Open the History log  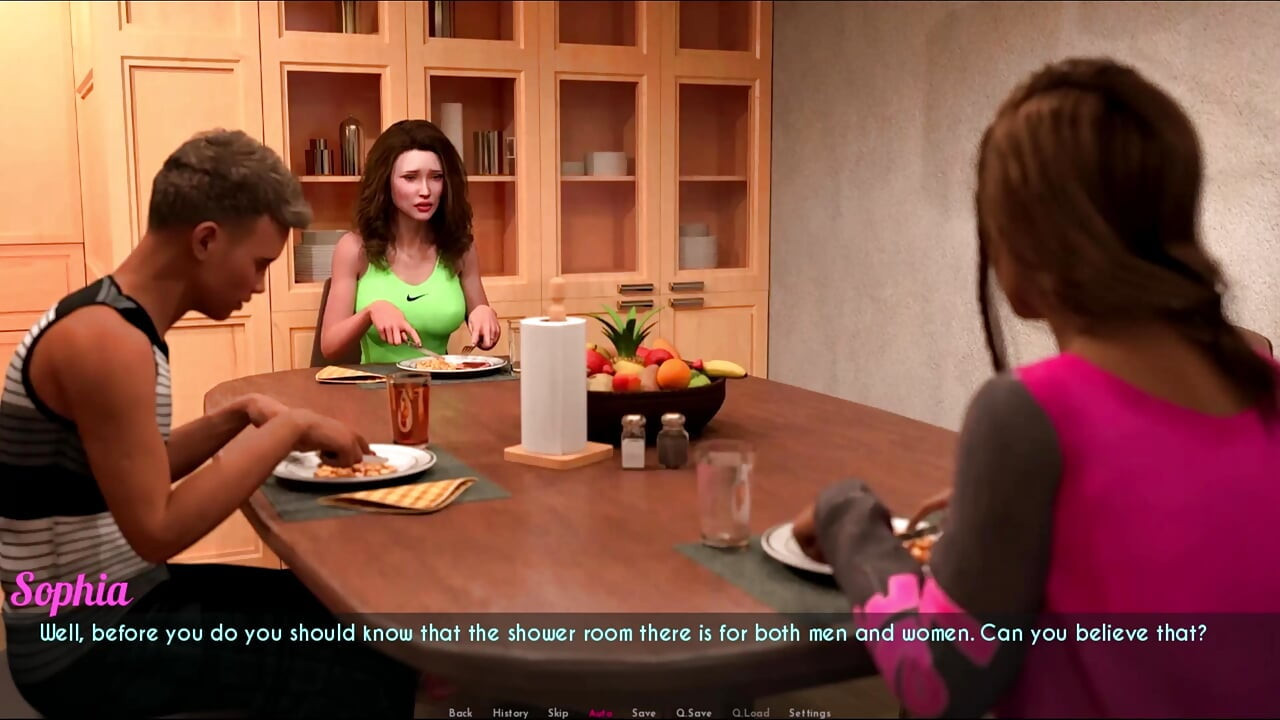[x=510, y=712]
